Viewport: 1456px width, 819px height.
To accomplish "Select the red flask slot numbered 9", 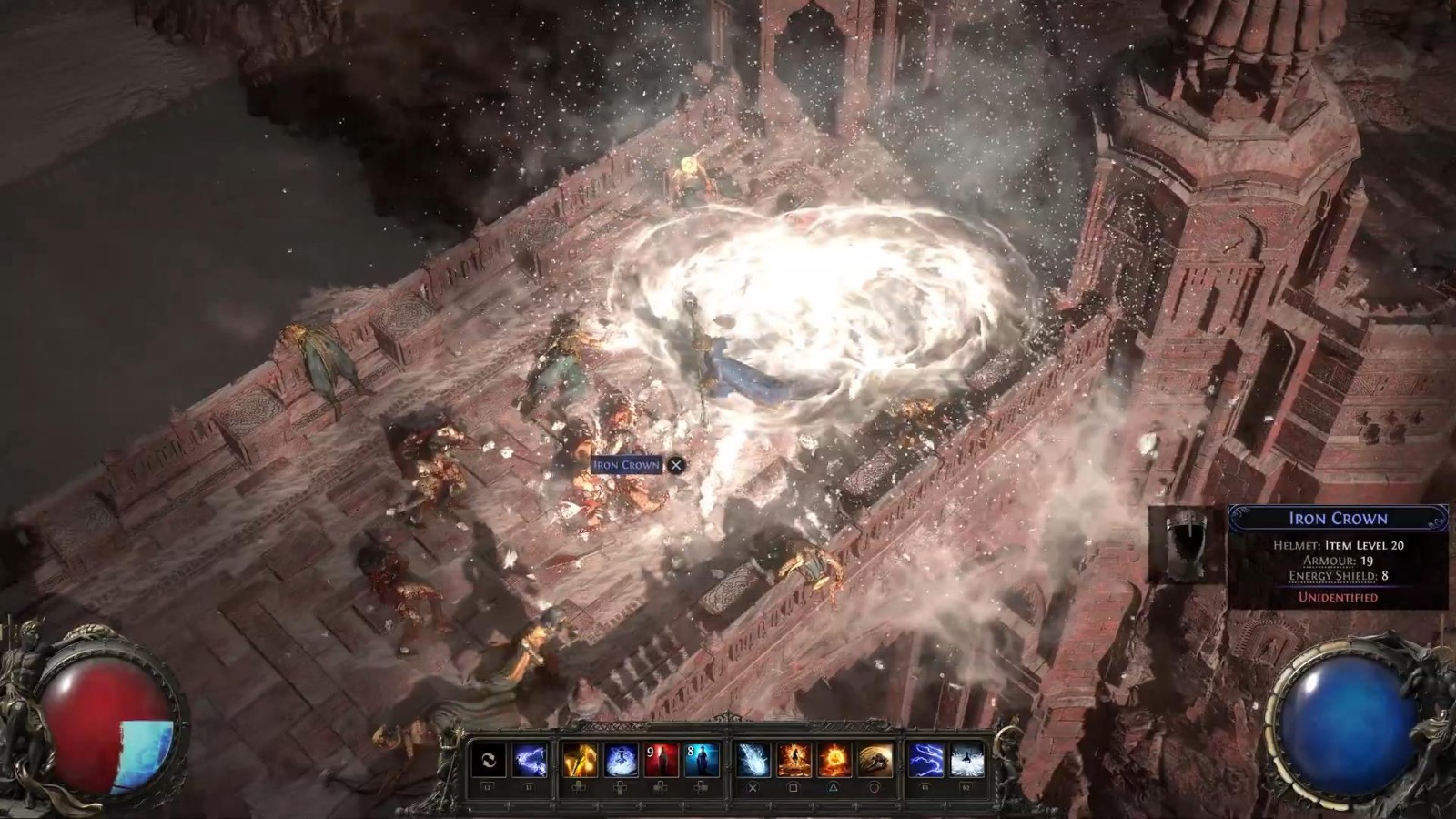I will coord(662,761).
